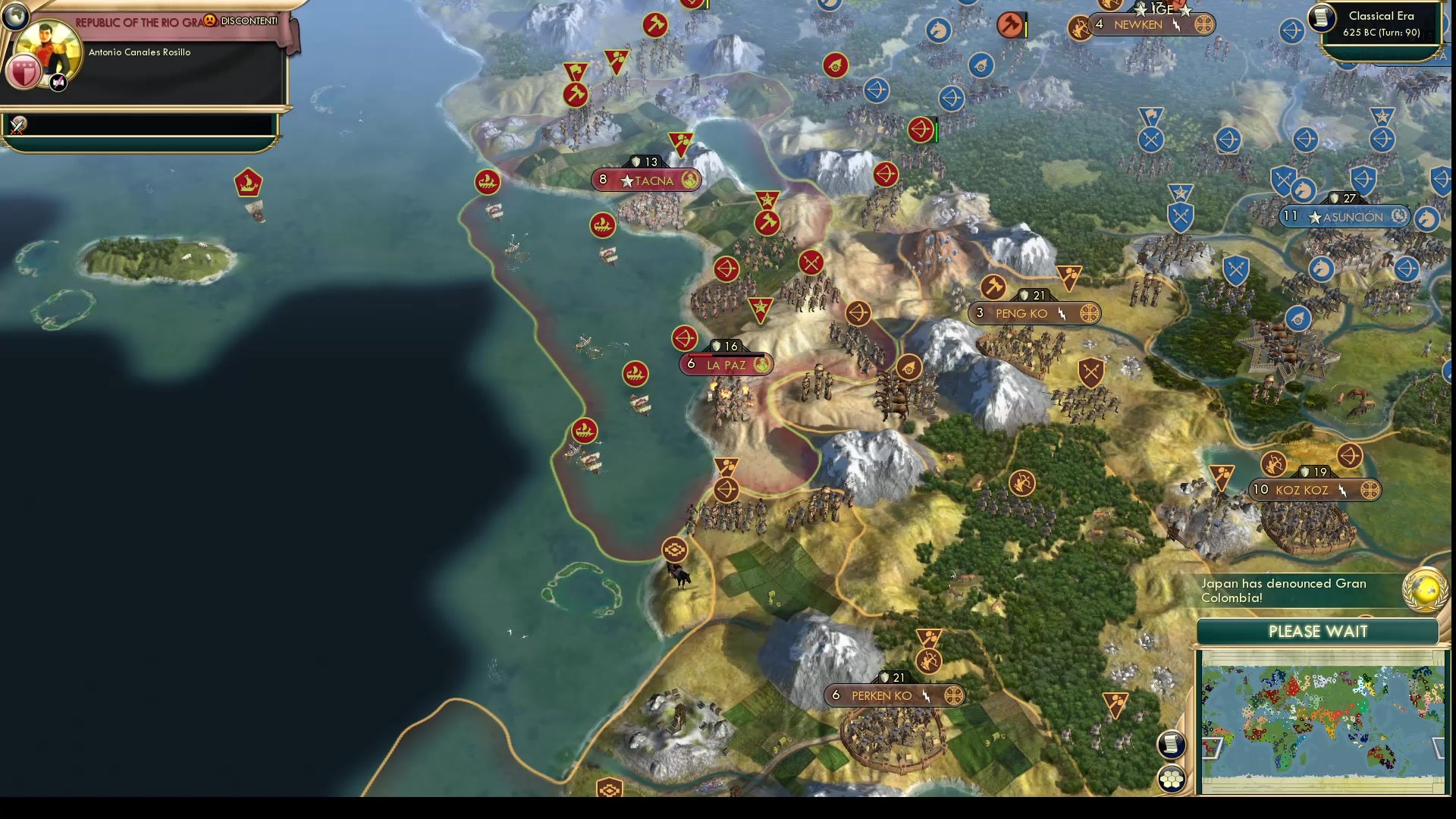Select the warrior hammer icon above Tacna

coord(577,93)
